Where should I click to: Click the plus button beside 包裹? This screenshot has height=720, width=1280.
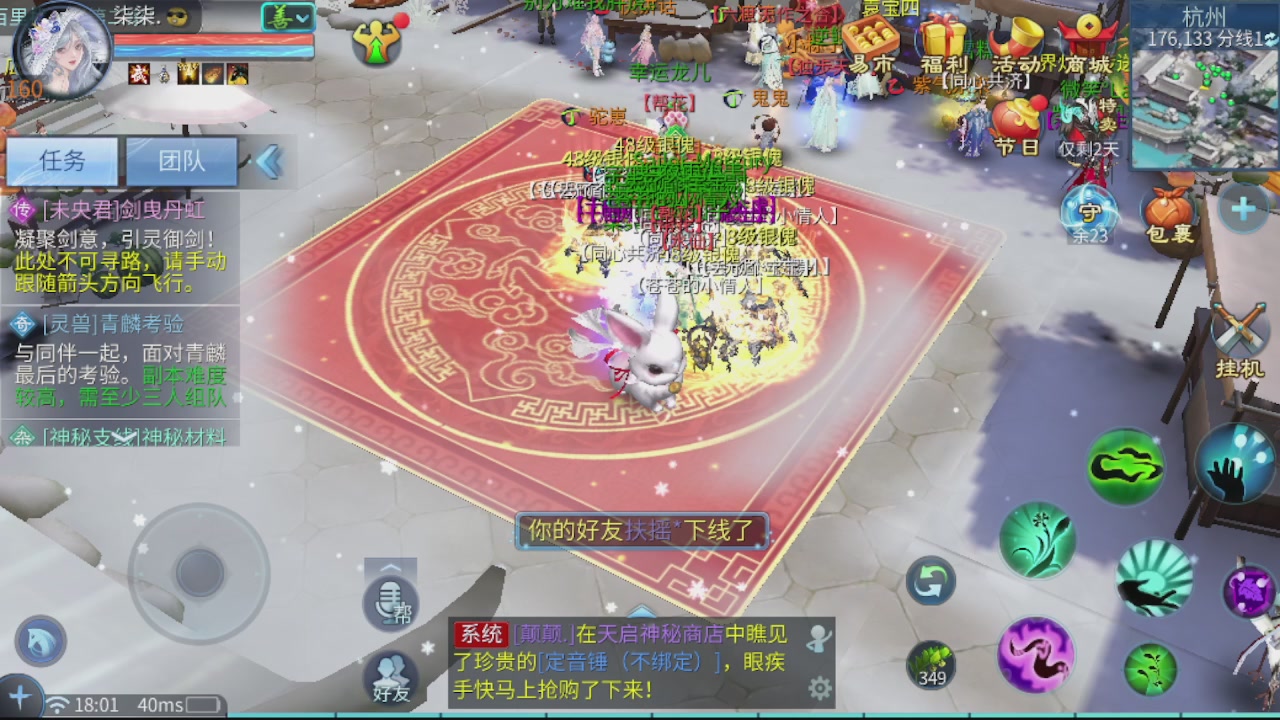tap(1241, 208)
